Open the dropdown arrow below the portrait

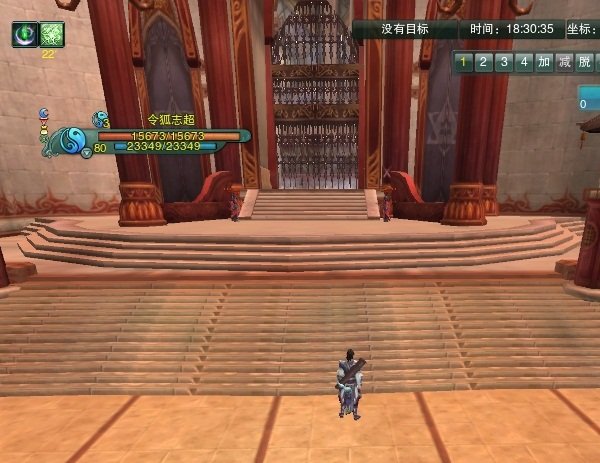(86, 152)
